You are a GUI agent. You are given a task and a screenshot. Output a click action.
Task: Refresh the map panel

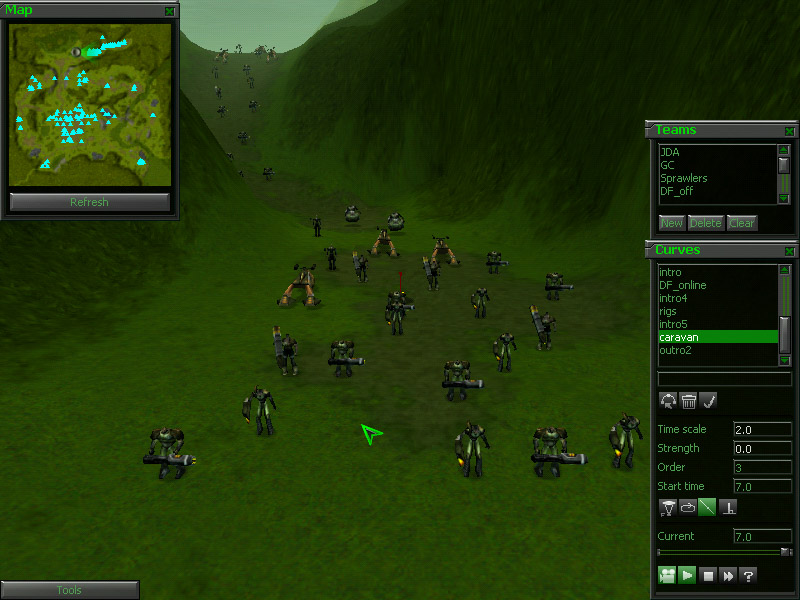point(89,202)
